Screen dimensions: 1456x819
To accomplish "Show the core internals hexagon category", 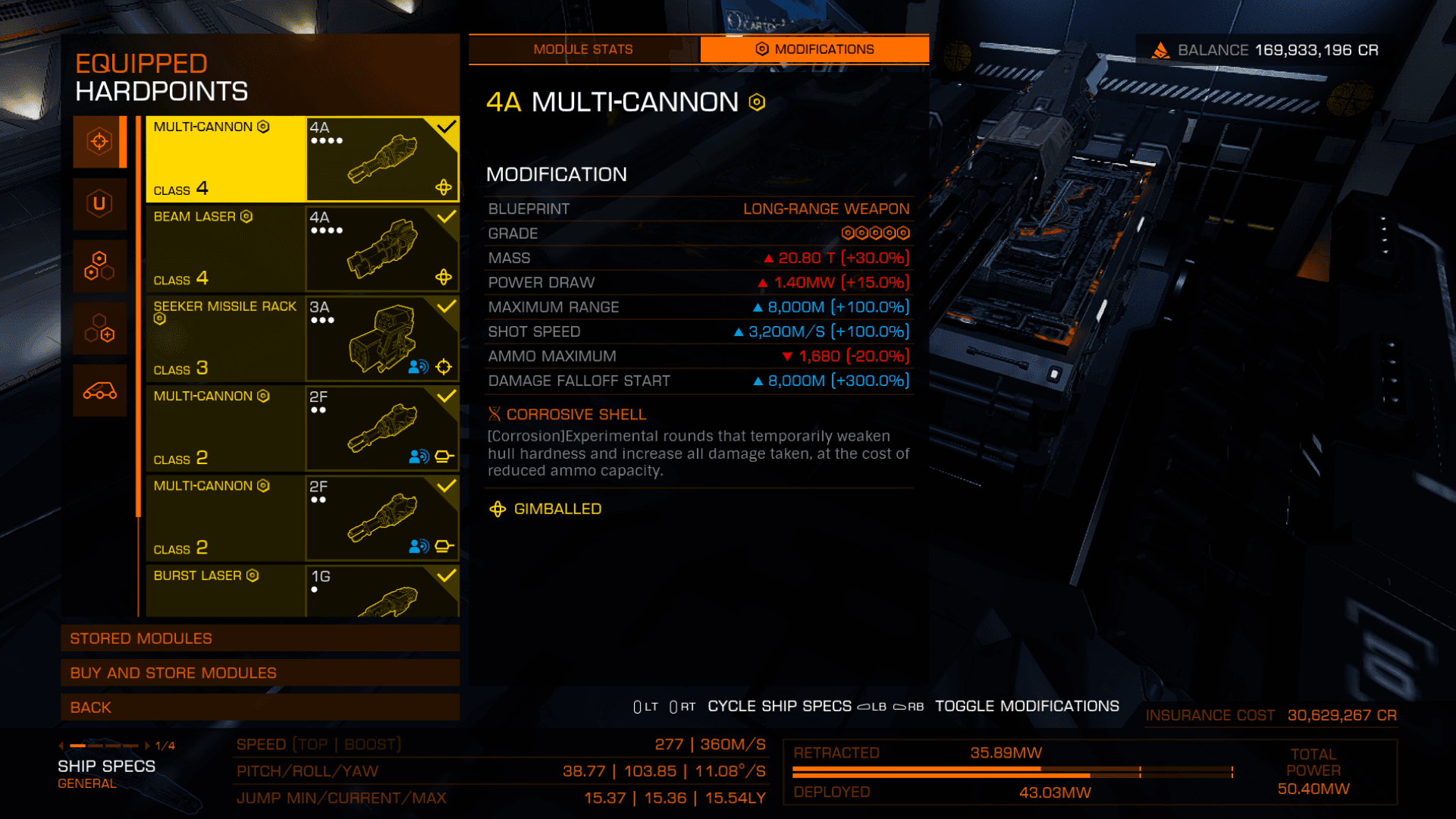I will click(x=99, y=266).
